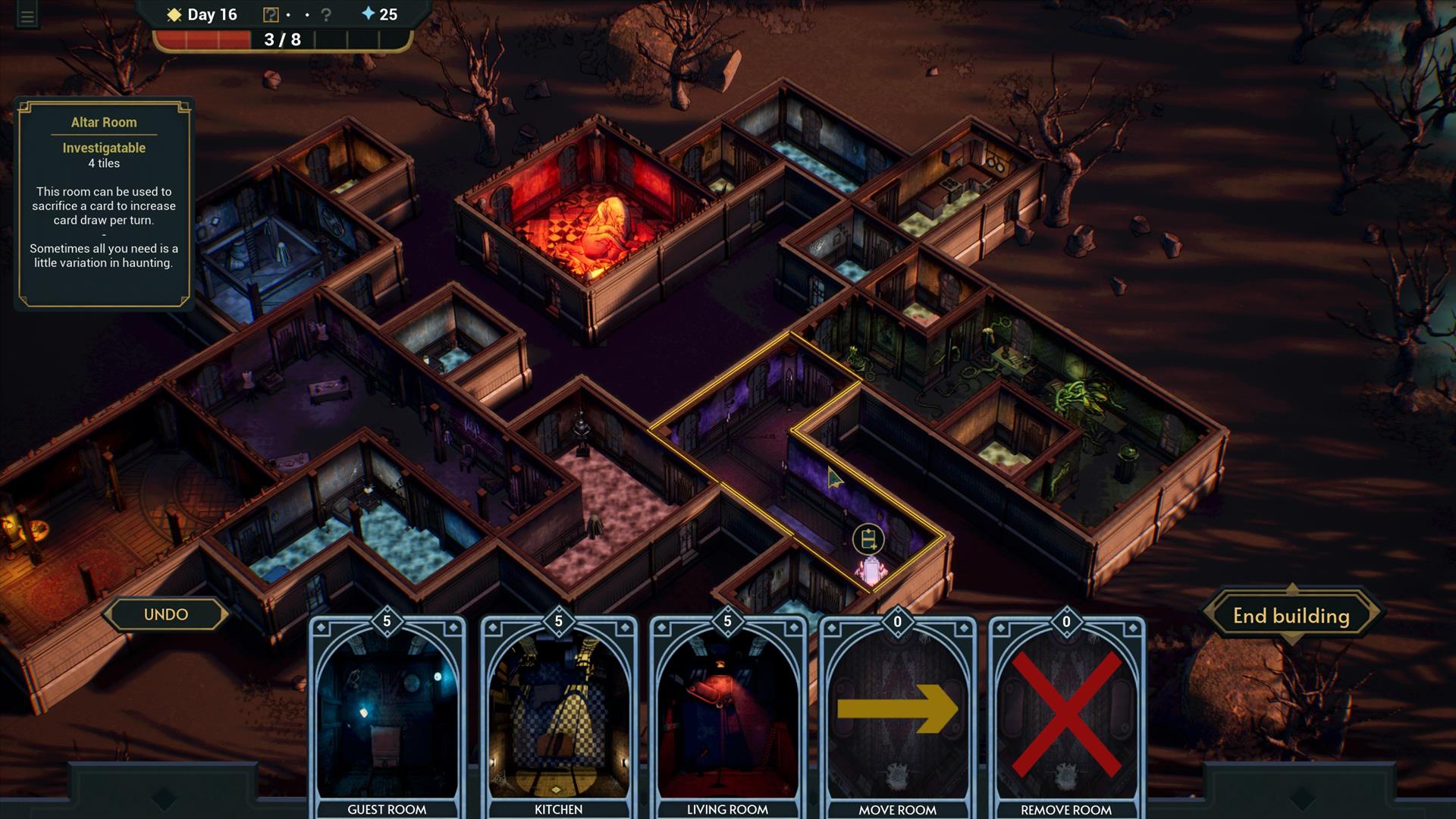Click End building button
This screenshot has height=819, width=1456.
[x=1291, y=616]
